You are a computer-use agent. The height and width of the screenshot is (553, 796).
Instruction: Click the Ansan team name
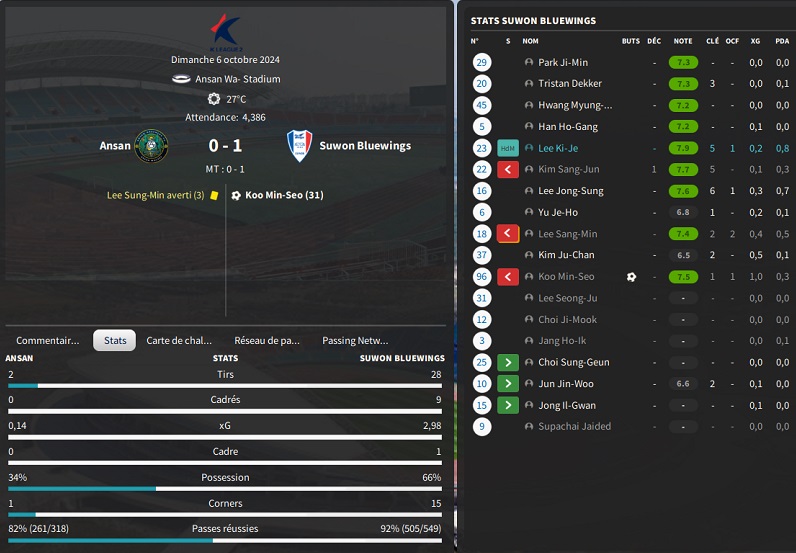[x=115, y=146]
